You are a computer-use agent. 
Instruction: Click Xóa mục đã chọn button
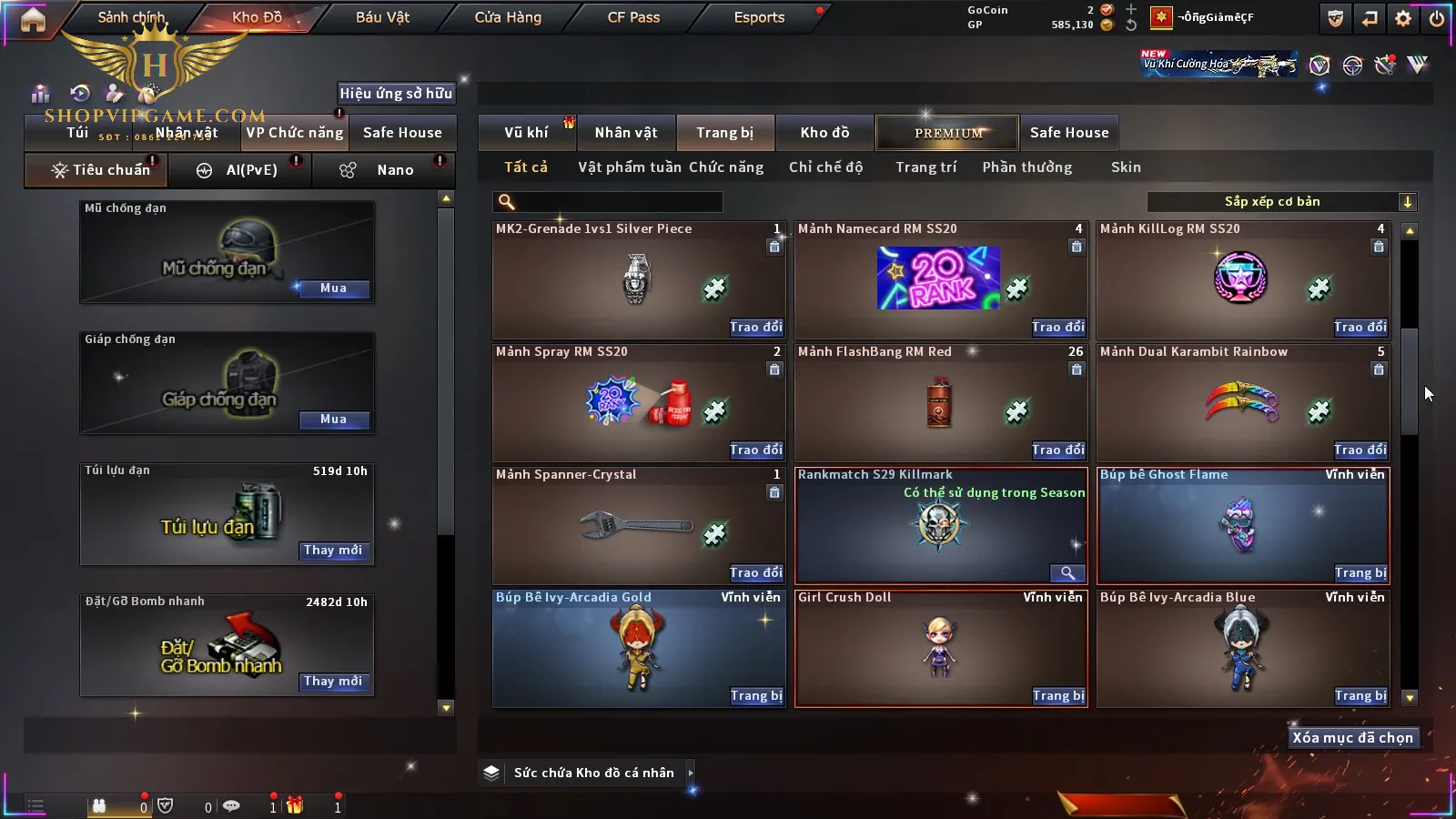click(1352, 738)
